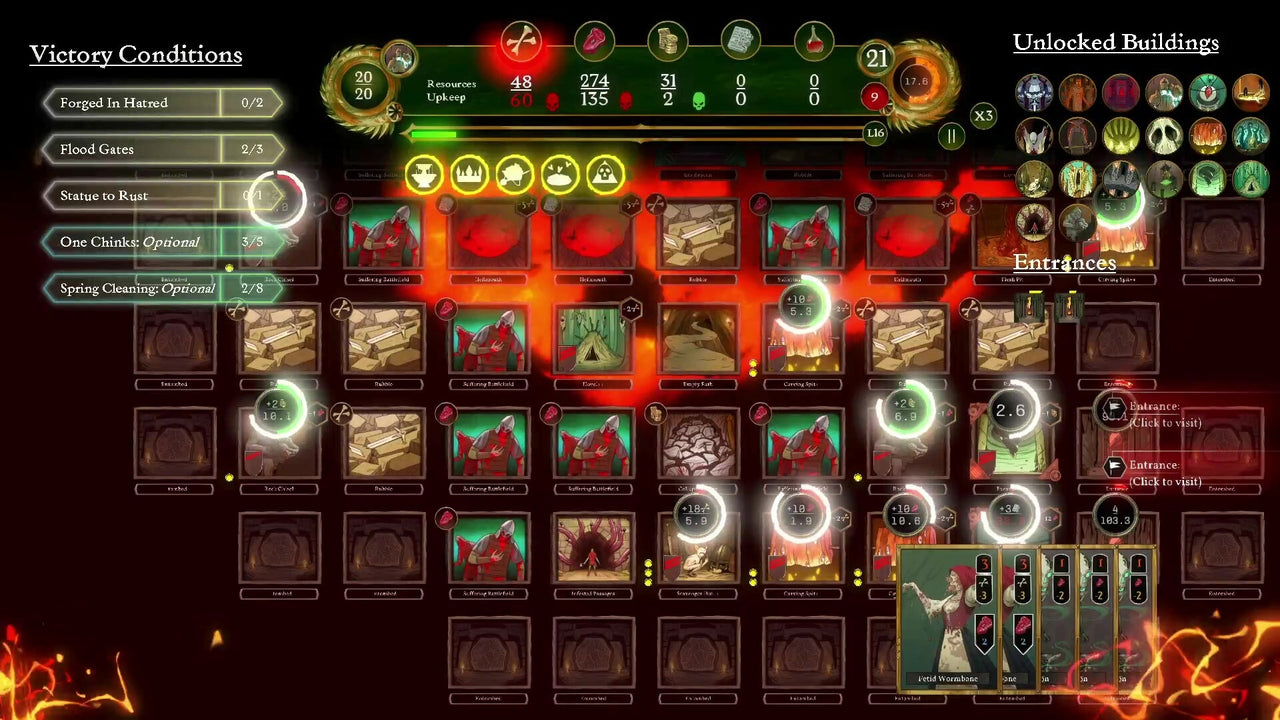Screen dimensions: 1280x720
Task: Select the wheelbarrow build-category icon
Action: [x=513, y=174]
